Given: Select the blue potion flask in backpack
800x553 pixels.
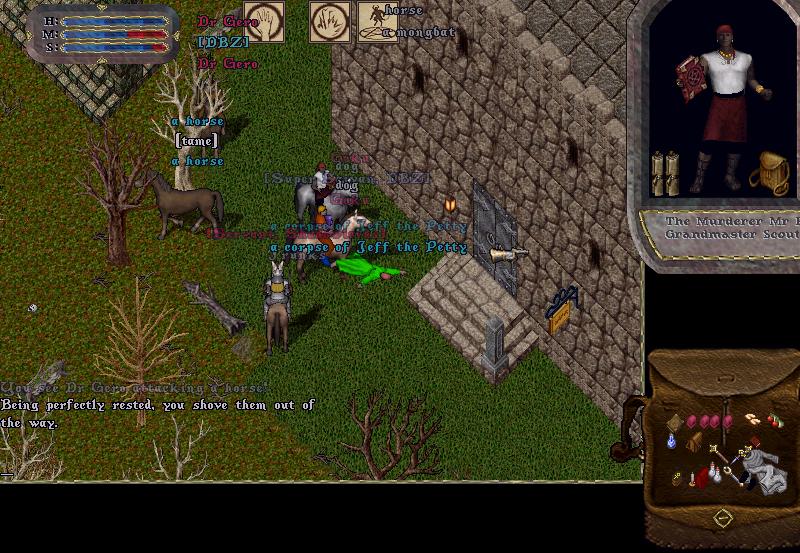Looking at the screenshot, I should (x=672, y=440).
